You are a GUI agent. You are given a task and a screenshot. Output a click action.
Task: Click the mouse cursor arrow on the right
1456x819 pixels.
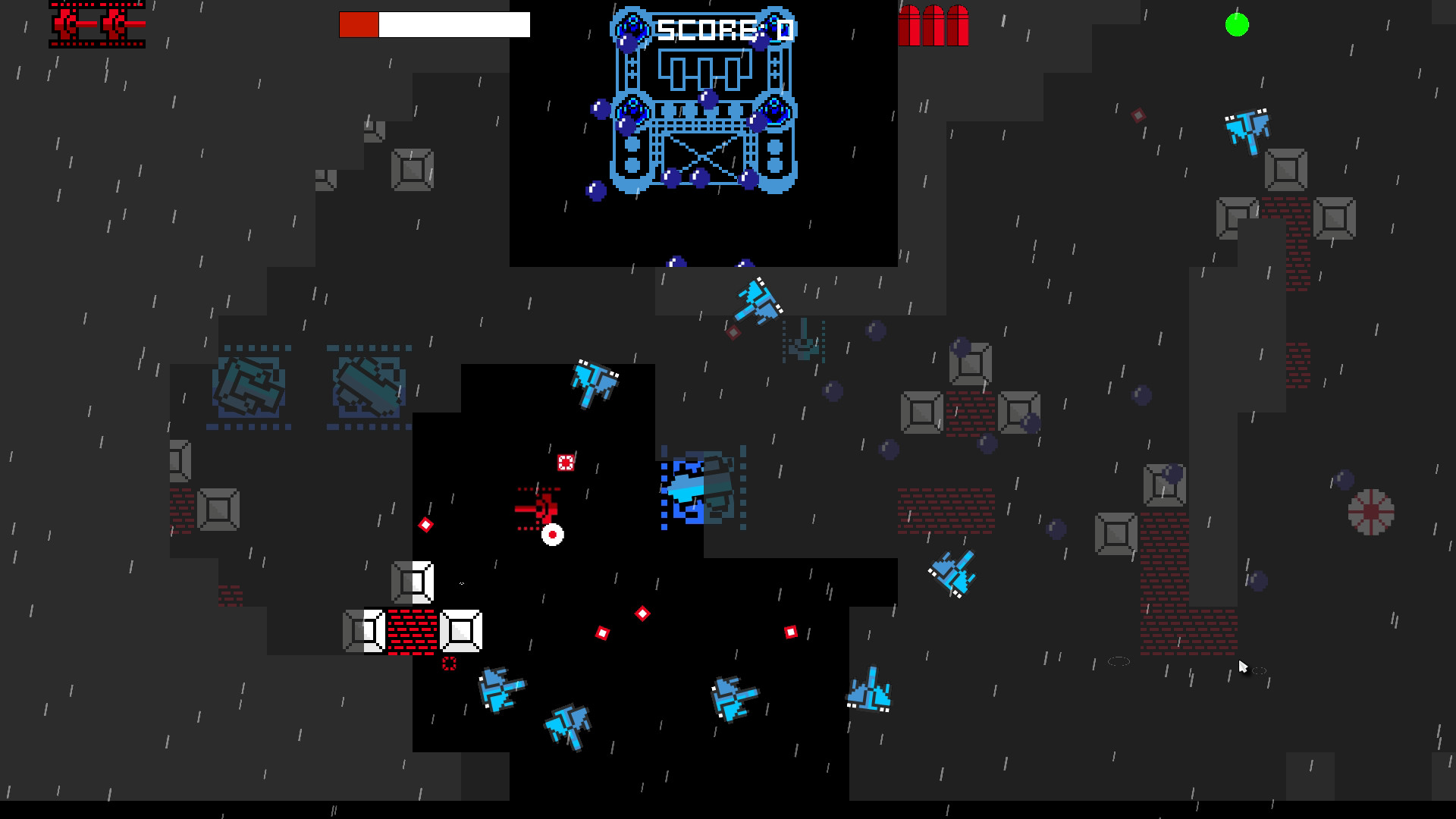coord(1244,665)
